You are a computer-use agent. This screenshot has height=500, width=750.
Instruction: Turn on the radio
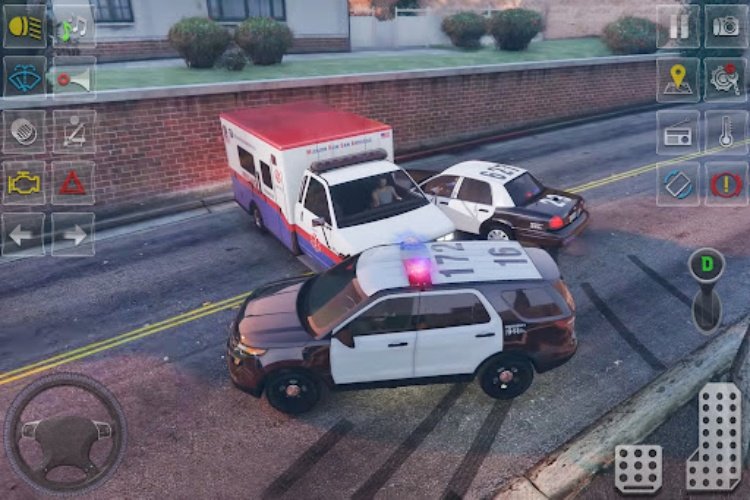(x=678, y=131)
